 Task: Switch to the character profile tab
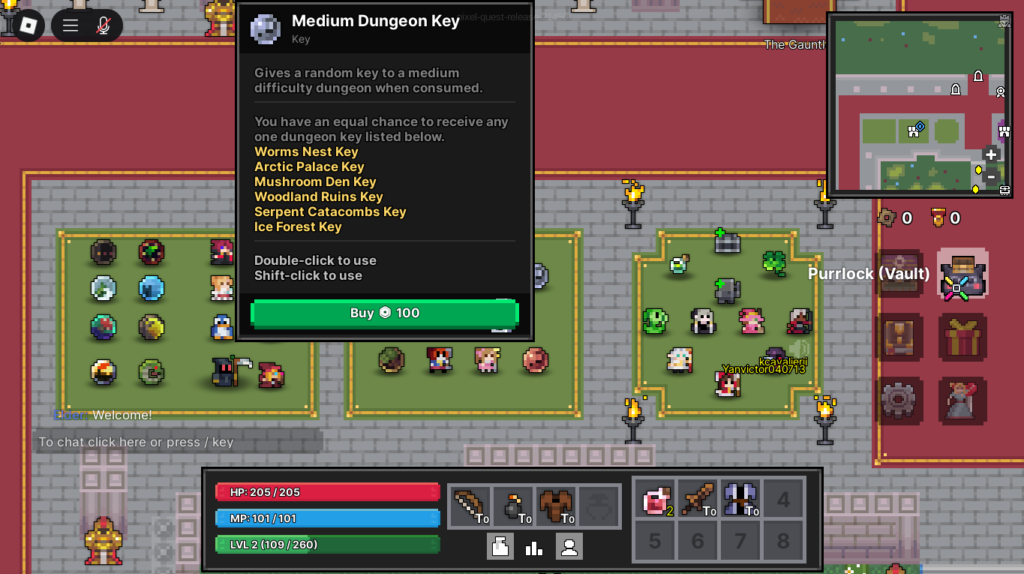point(569,546)
